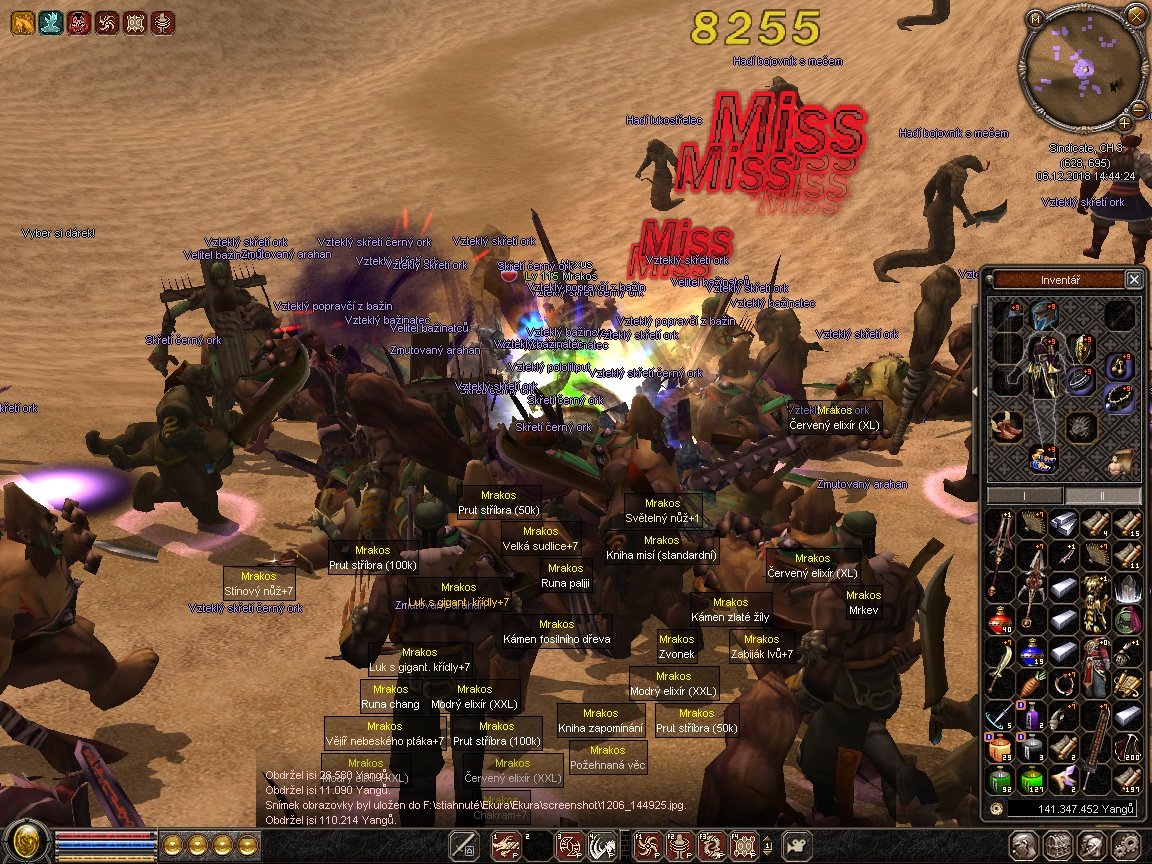Viewport: 1152px width, 864px height.
Task: Pick the carrot item in the inventory
Action: click(1032, 686)
